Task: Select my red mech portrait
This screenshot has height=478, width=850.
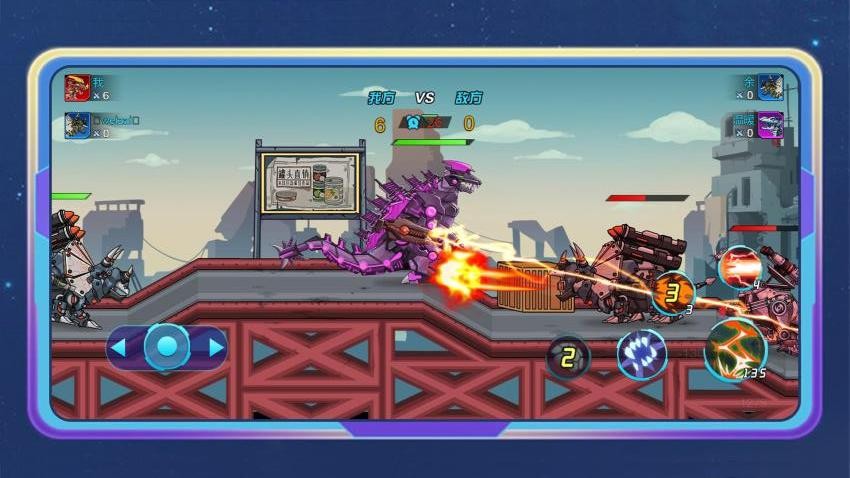Action: (x=77, y=87)
